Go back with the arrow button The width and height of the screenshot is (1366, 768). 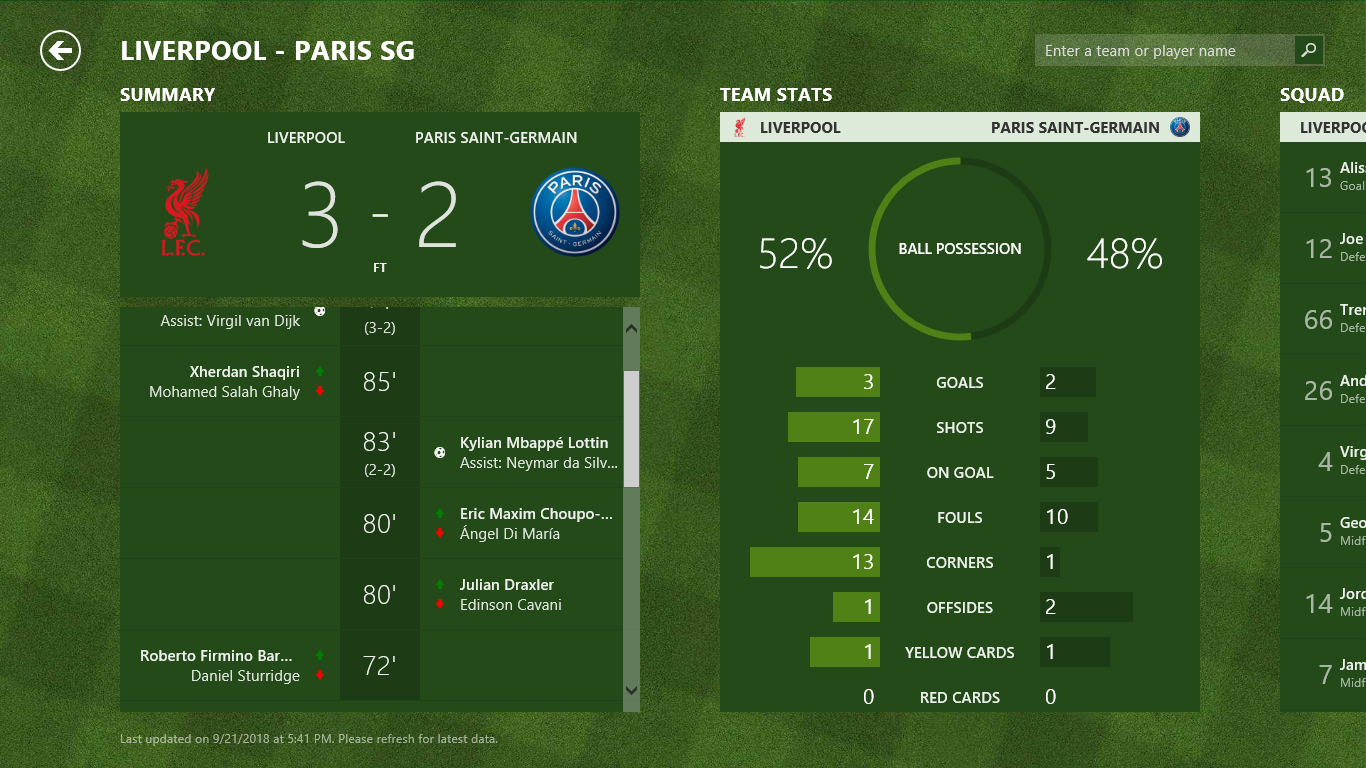[60, 50]
